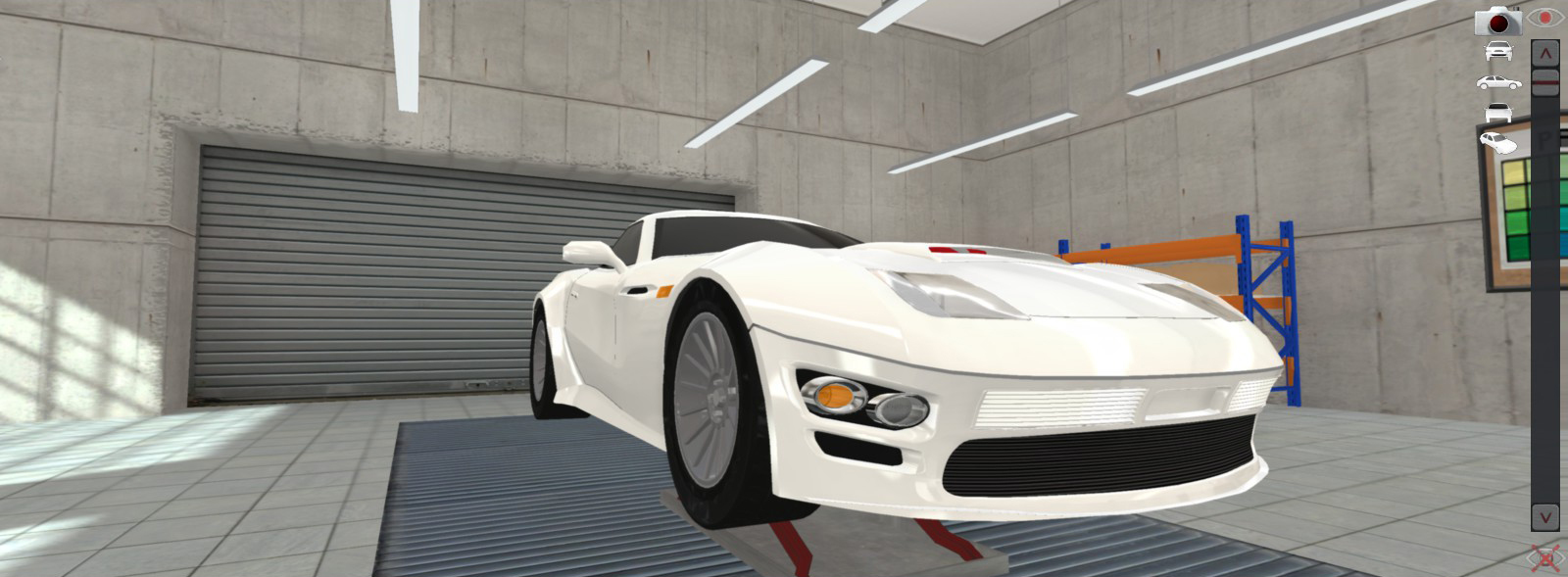Select the angled perspective car view
This screenshot has height=577, width=1568.
pos(1498,143)
